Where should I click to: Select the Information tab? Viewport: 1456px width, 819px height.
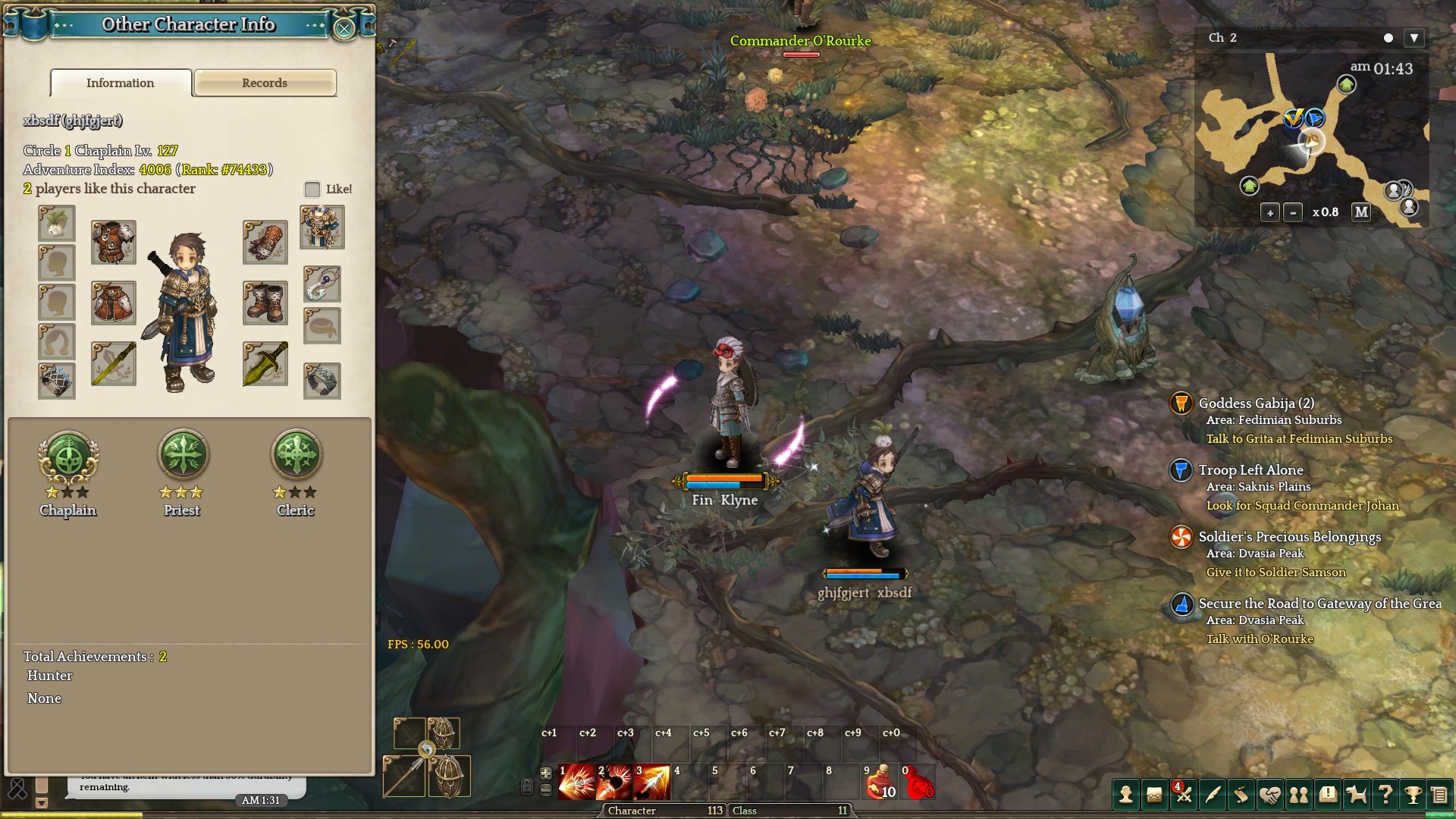121,83
